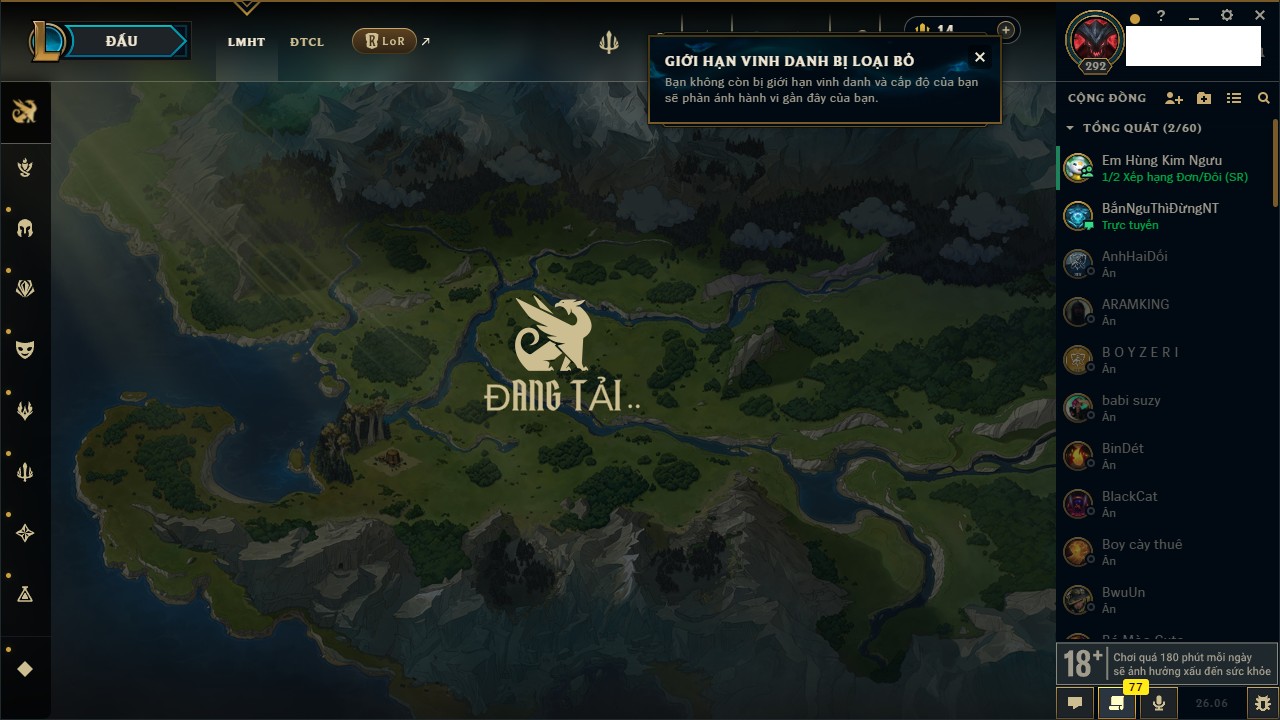Create a new friends folder

(x=1204, y=98)
